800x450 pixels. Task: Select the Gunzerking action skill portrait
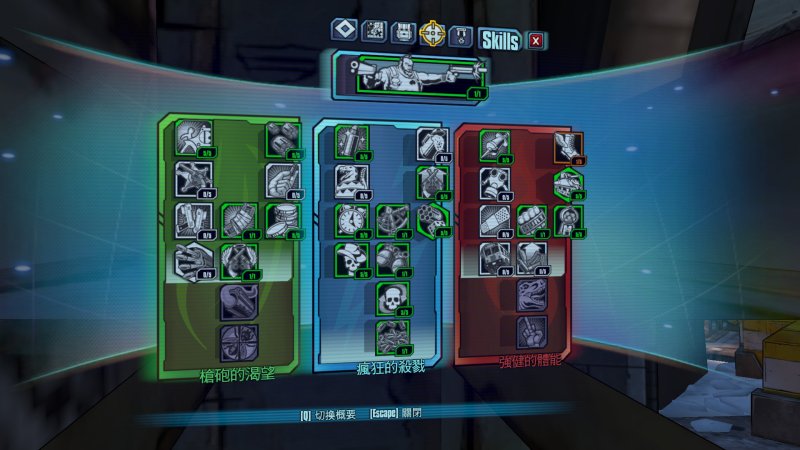(410, 75)
